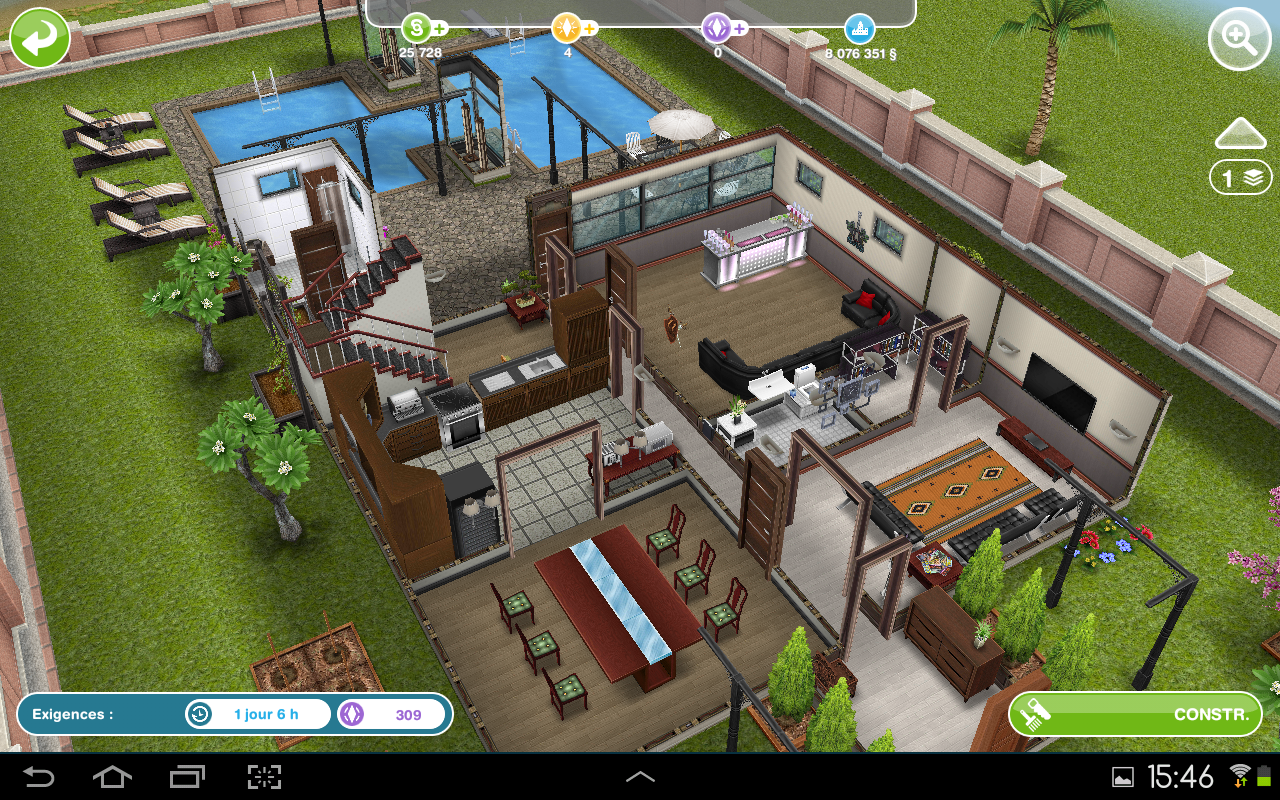Select the floor level 1 indicator
Screen dimensions: 1280x800
pyautogui.click(x=1240, y=178)
